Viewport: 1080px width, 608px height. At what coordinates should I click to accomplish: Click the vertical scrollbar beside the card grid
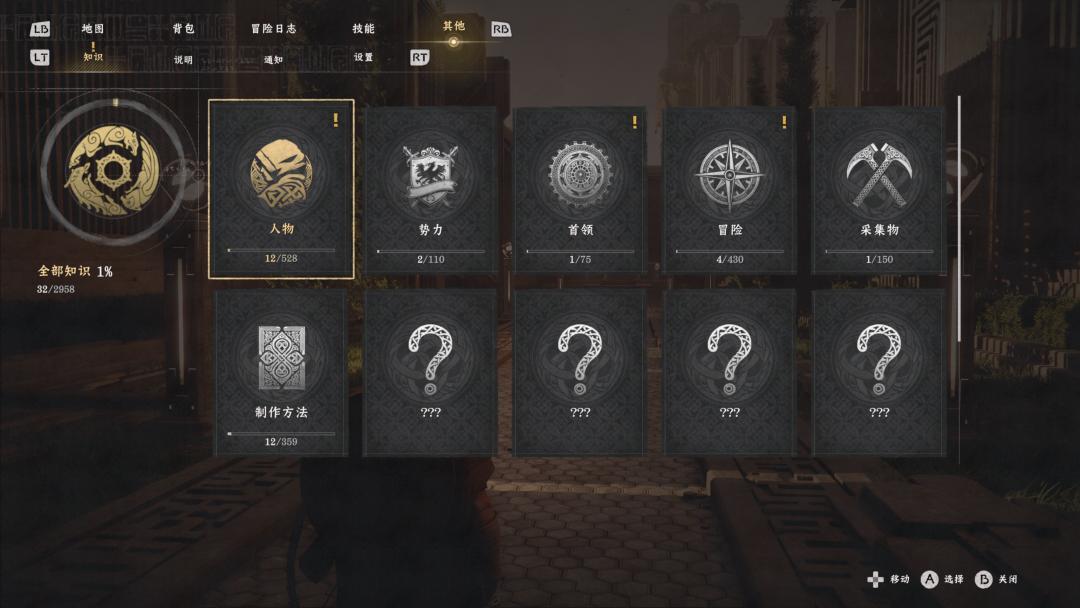point(959,218)
